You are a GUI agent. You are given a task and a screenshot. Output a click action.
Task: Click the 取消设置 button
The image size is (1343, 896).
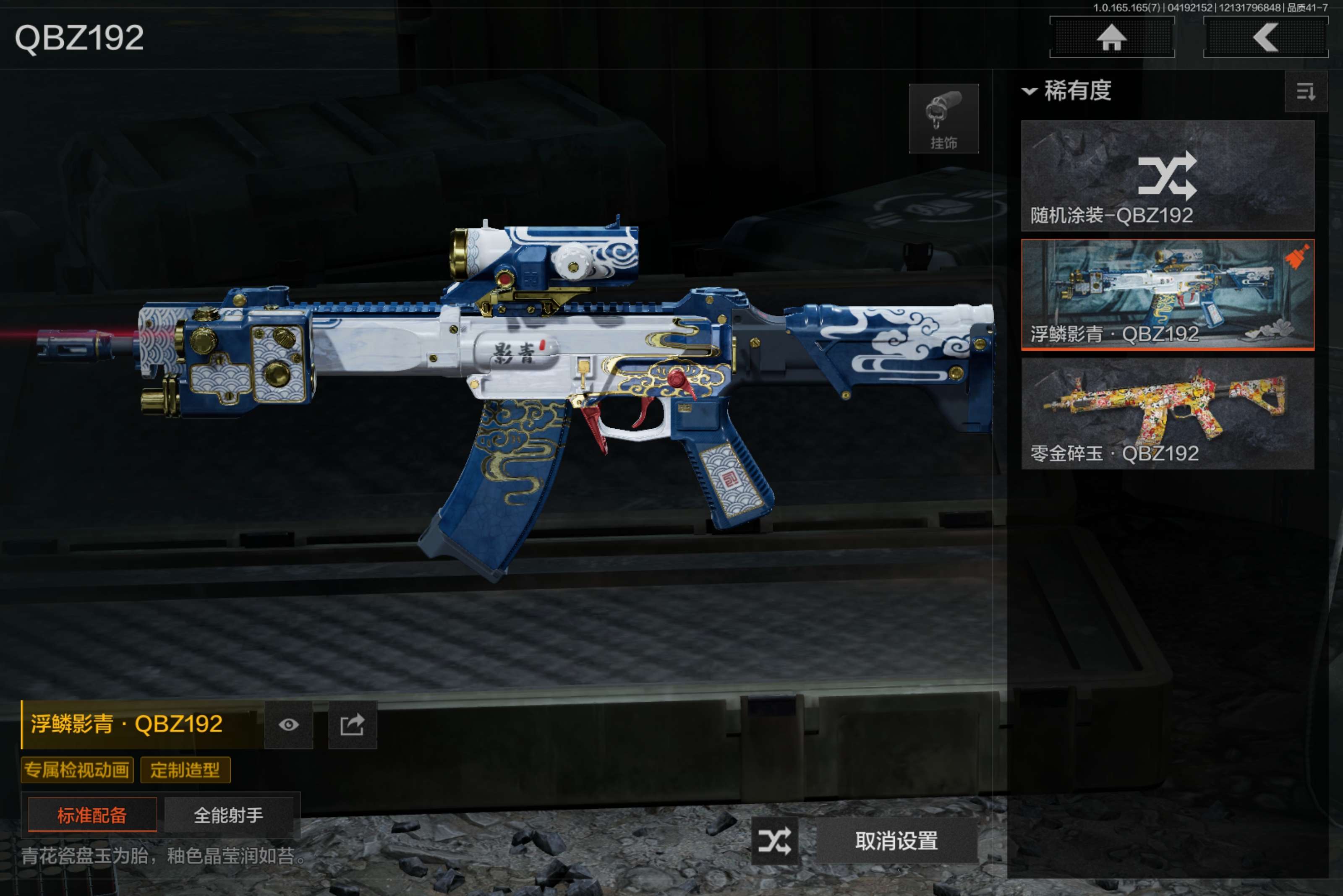point(896,841)
